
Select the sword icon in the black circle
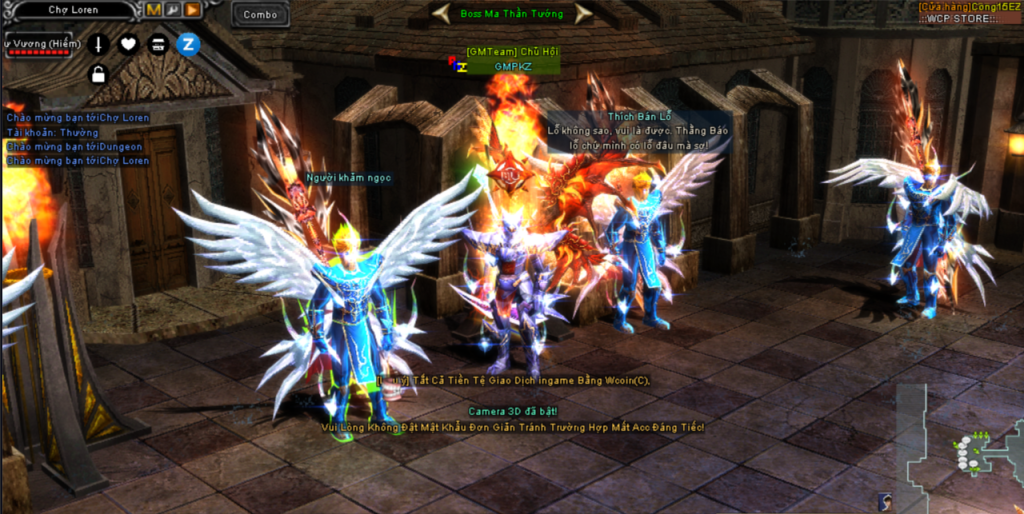tap(98, 44)
